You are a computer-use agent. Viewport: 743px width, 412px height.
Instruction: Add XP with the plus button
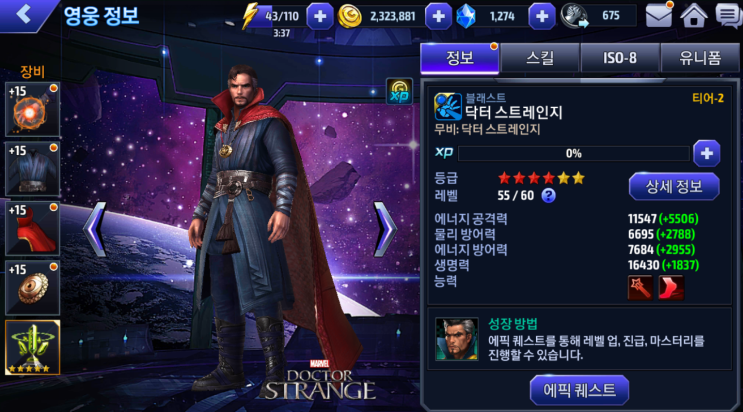click(707, 154)
